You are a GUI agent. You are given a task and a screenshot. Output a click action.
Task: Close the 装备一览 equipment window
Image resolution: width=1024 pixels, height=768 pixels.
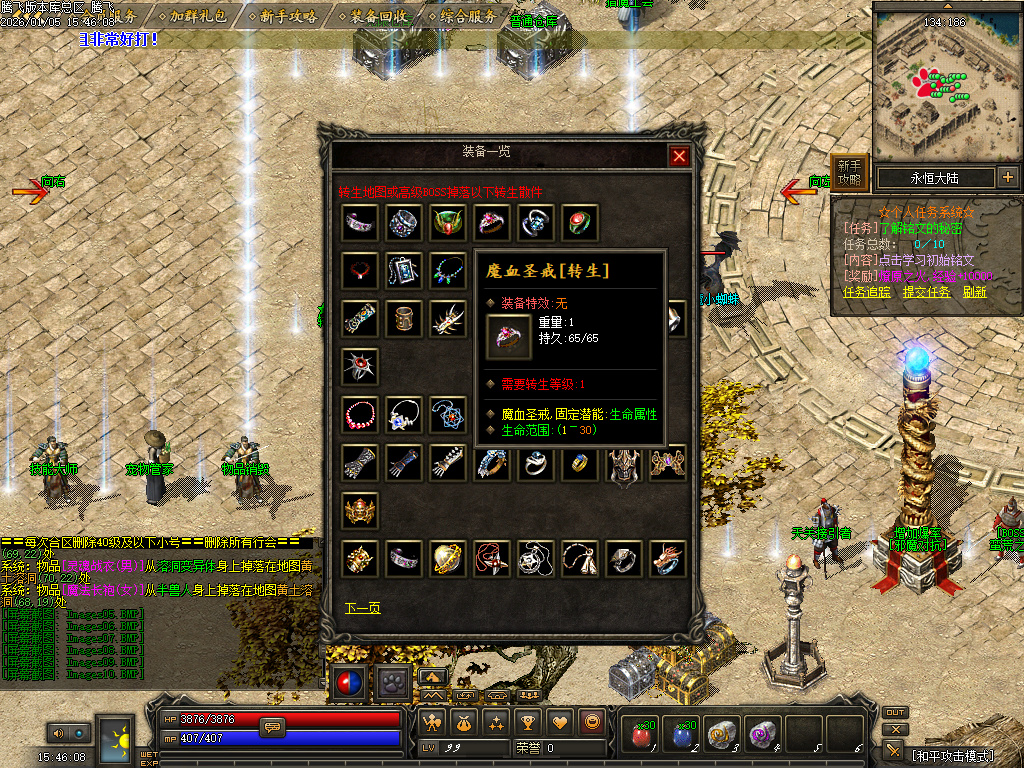coord(679,156)
